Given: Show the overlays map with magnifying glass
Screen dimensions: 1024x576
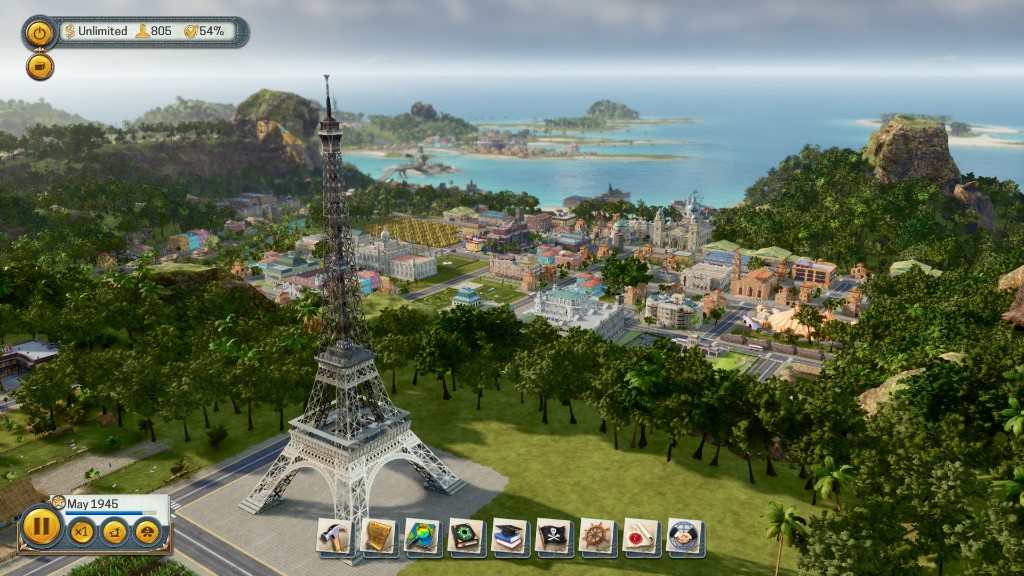Looking at the screenshot, I should pyautogui.click(x=422, y=537).
